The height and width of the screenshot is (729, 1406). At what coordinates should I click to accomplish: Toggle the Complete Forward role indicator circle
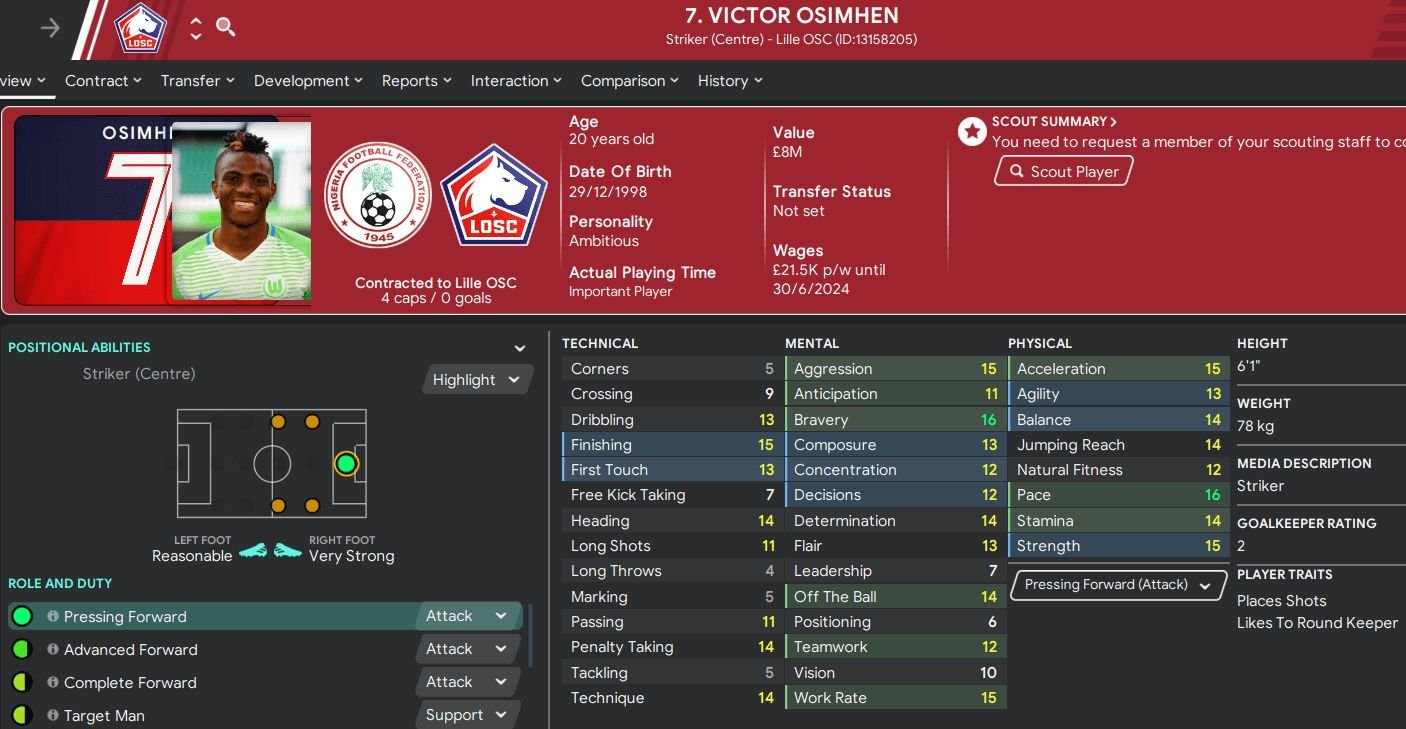pos(22,682)
